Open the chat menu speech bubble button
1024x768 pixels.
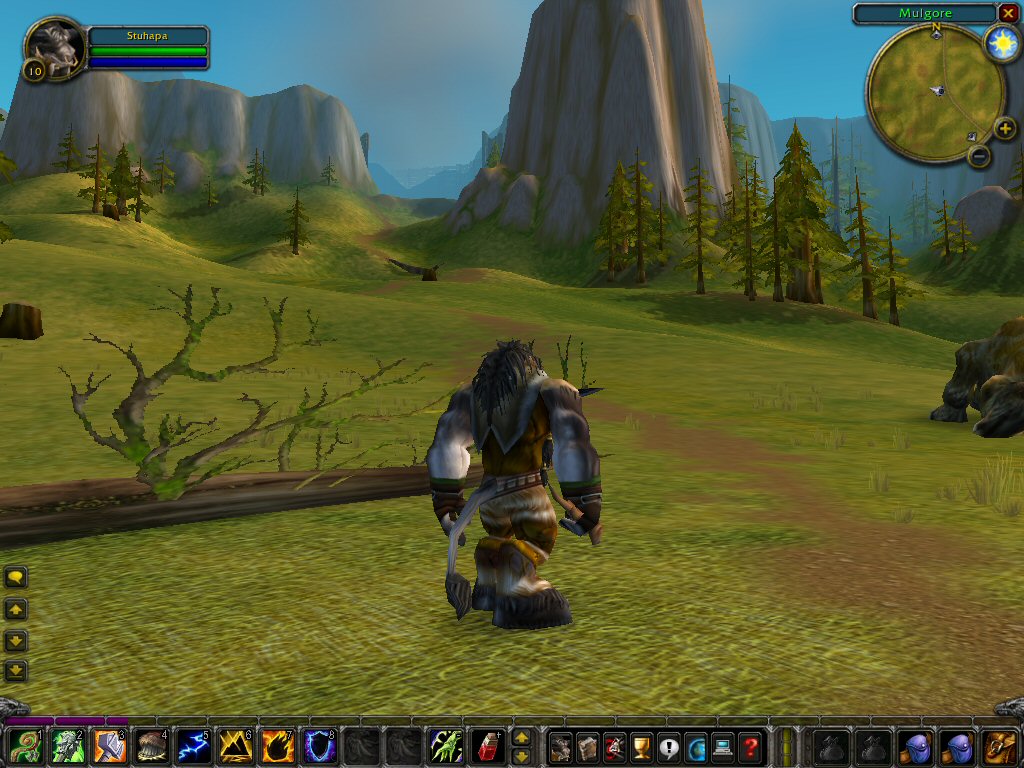(16, 577)
